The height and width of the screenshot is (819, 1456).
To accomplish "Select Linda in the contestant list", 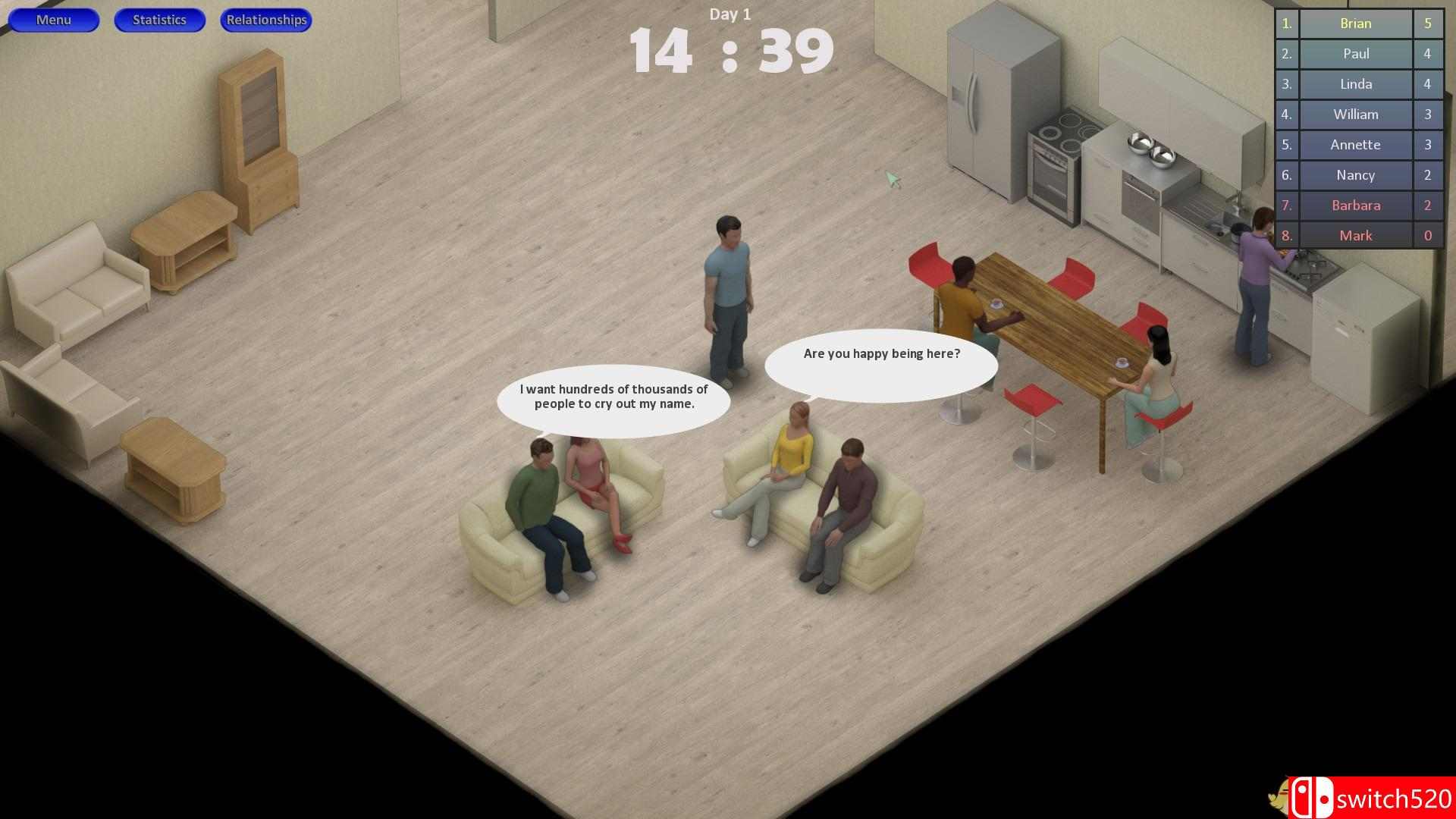I will tap(1354, 84).
